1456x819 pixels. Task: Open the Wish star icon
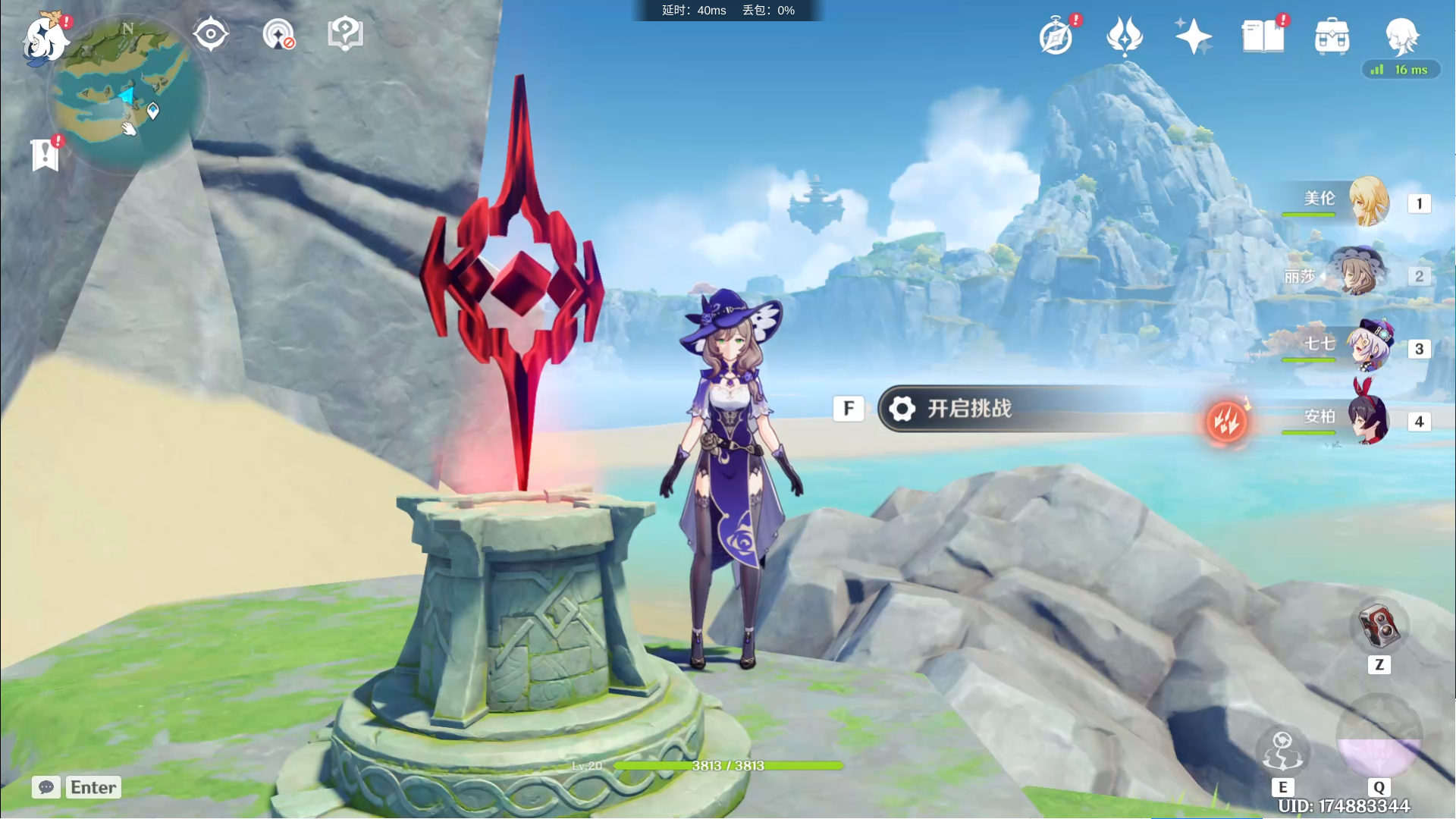point(1125,36)
